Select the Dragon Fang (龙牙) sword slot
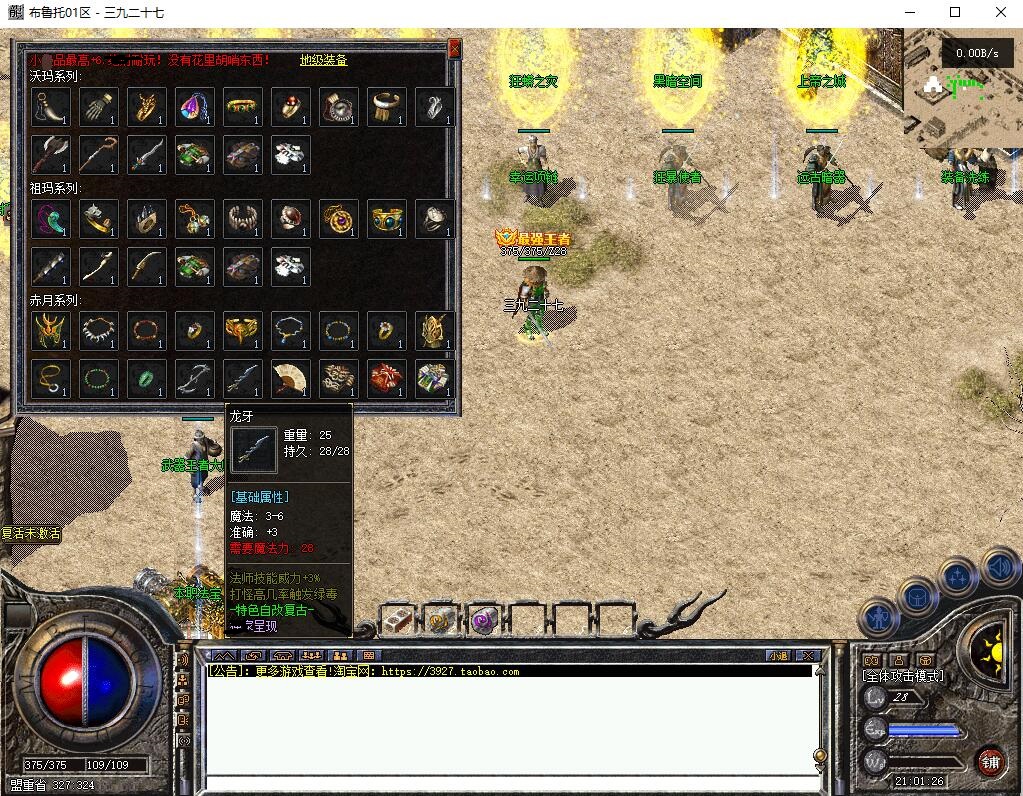This screenshot has height=796, width=1023. point(243,378)
